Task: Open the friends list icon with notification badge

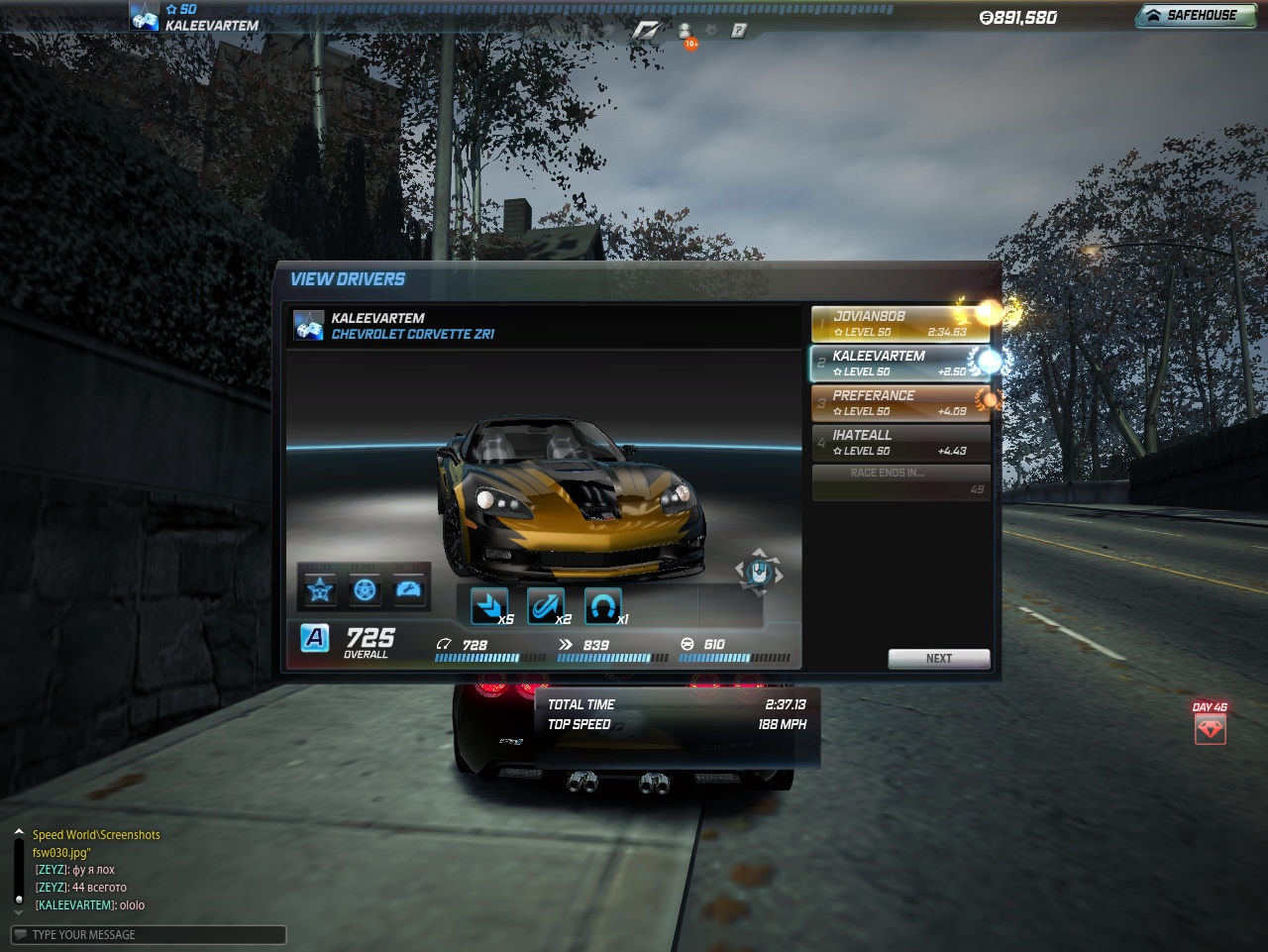Action: pos(685,33)
